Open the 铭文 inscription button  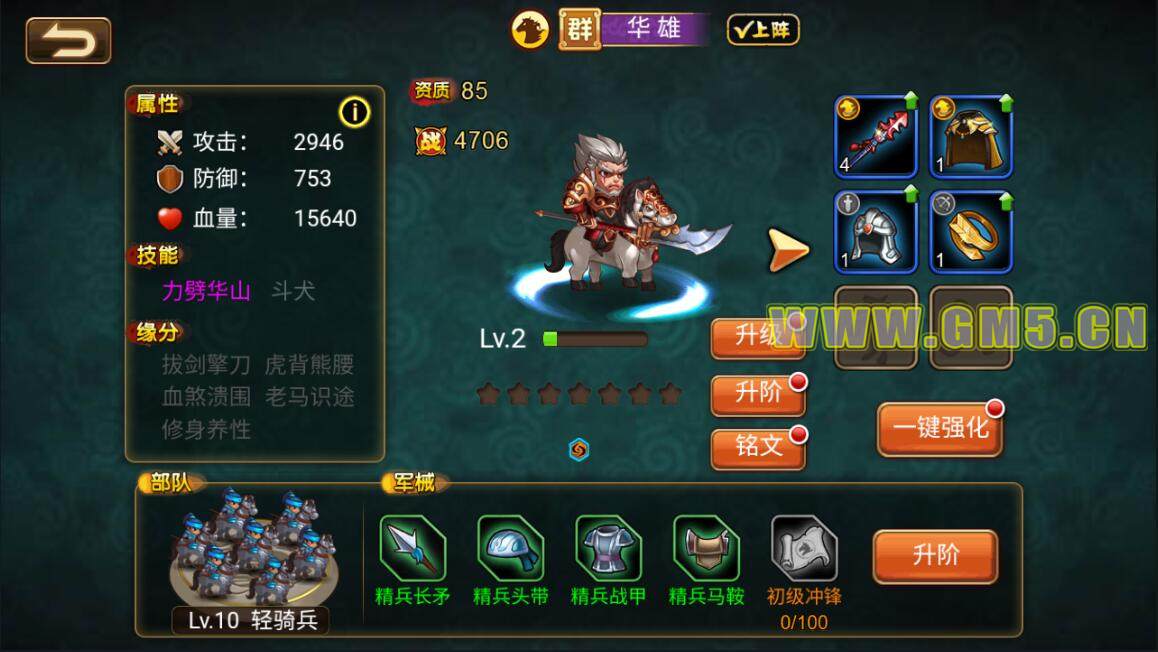[x=757, y=448]
